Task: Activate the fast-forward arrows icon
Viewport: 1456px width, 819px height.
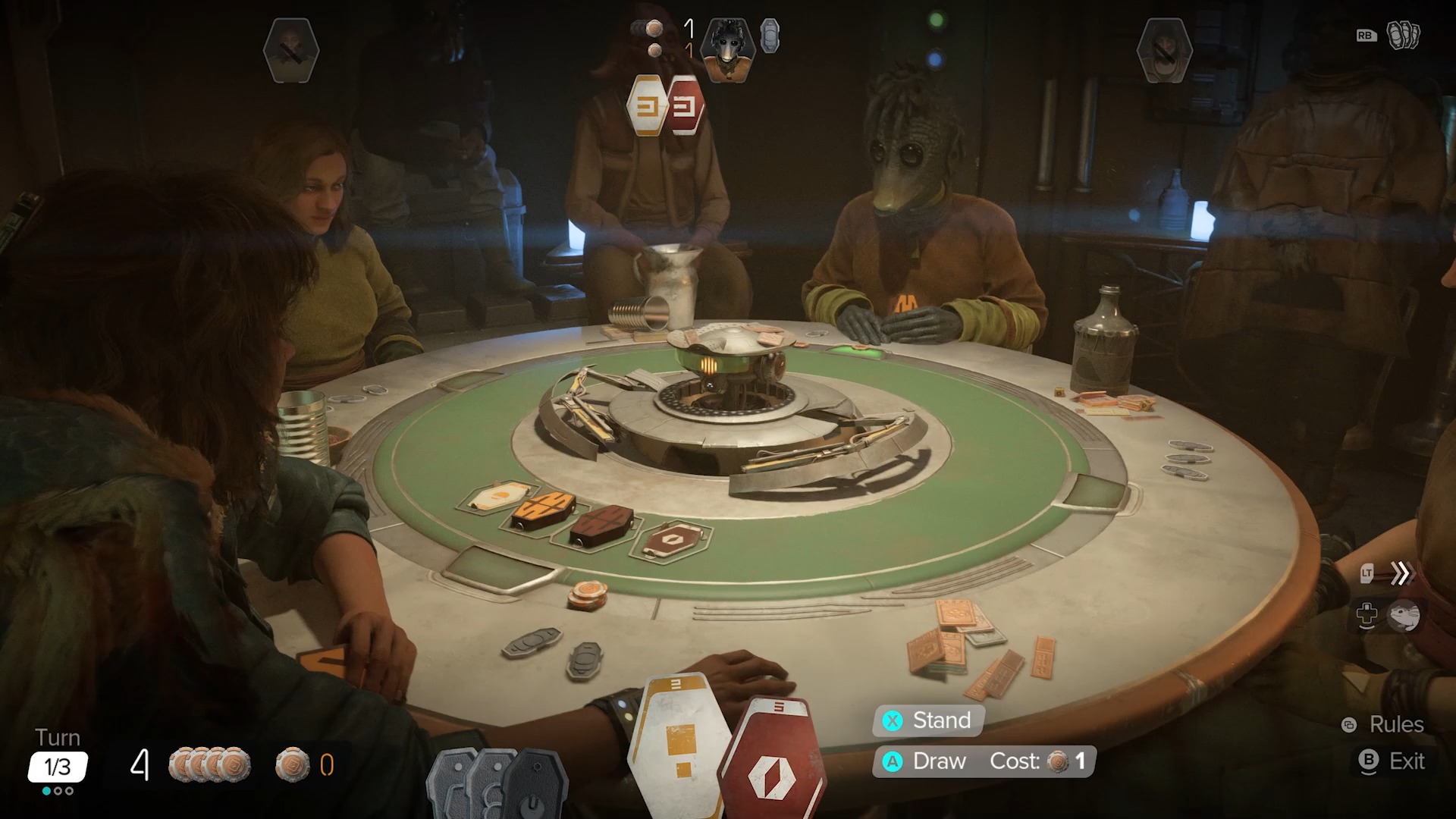Action: 1401,573
